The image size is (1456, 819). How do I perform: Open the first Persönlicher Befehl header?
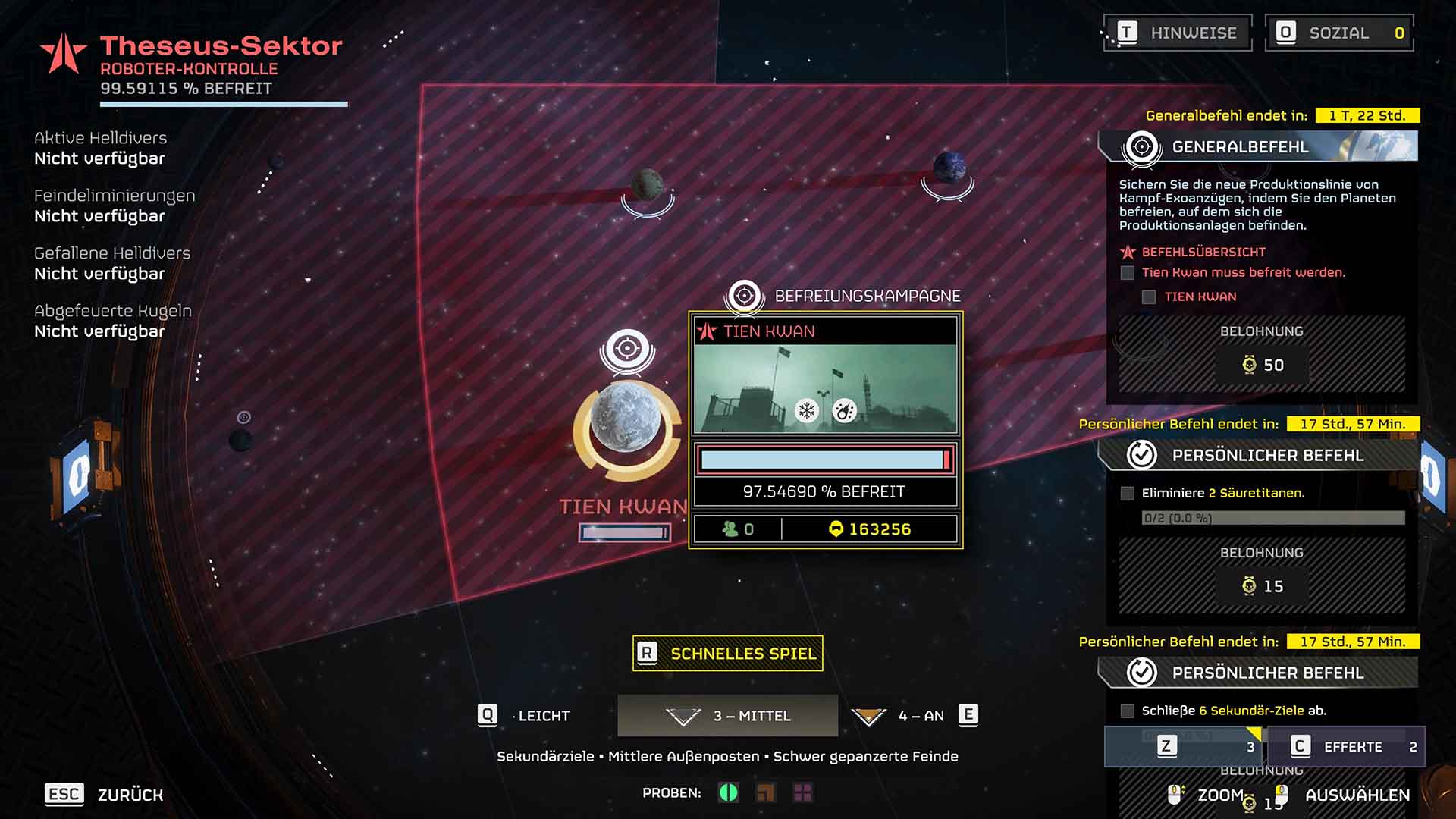pos(1257,455)
